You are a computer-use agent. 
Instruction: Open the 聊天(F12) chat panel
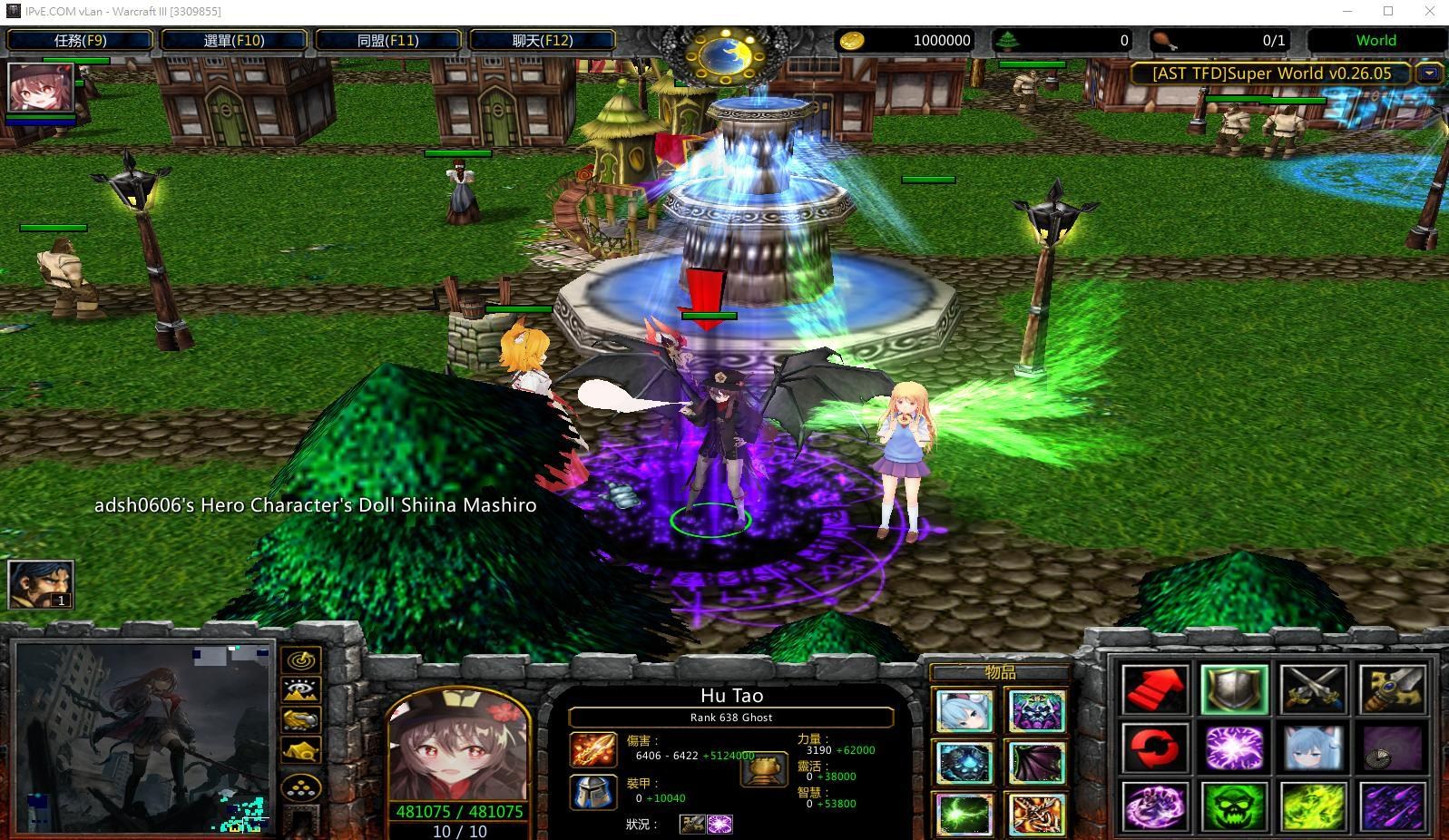[x=542, y=40]
